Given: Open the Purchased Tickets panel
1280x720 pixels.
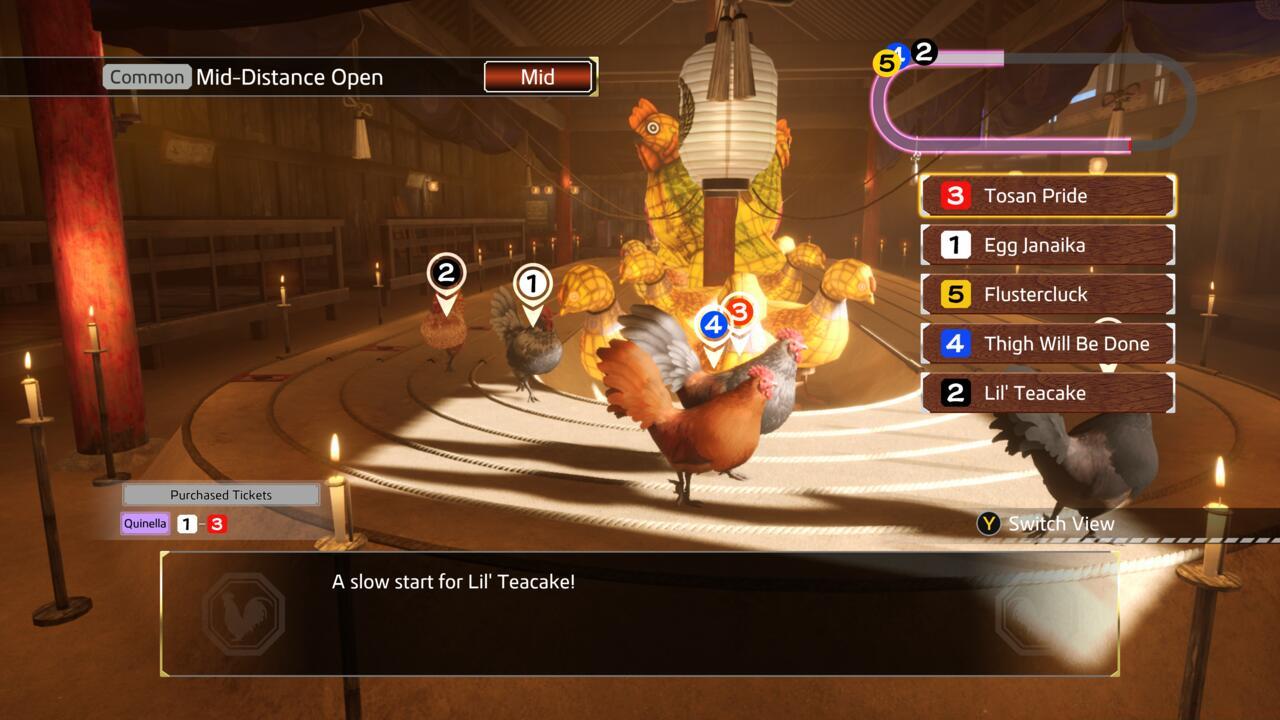Looking at the screenshot, I should pyautogui.click(x=219, y=493).
